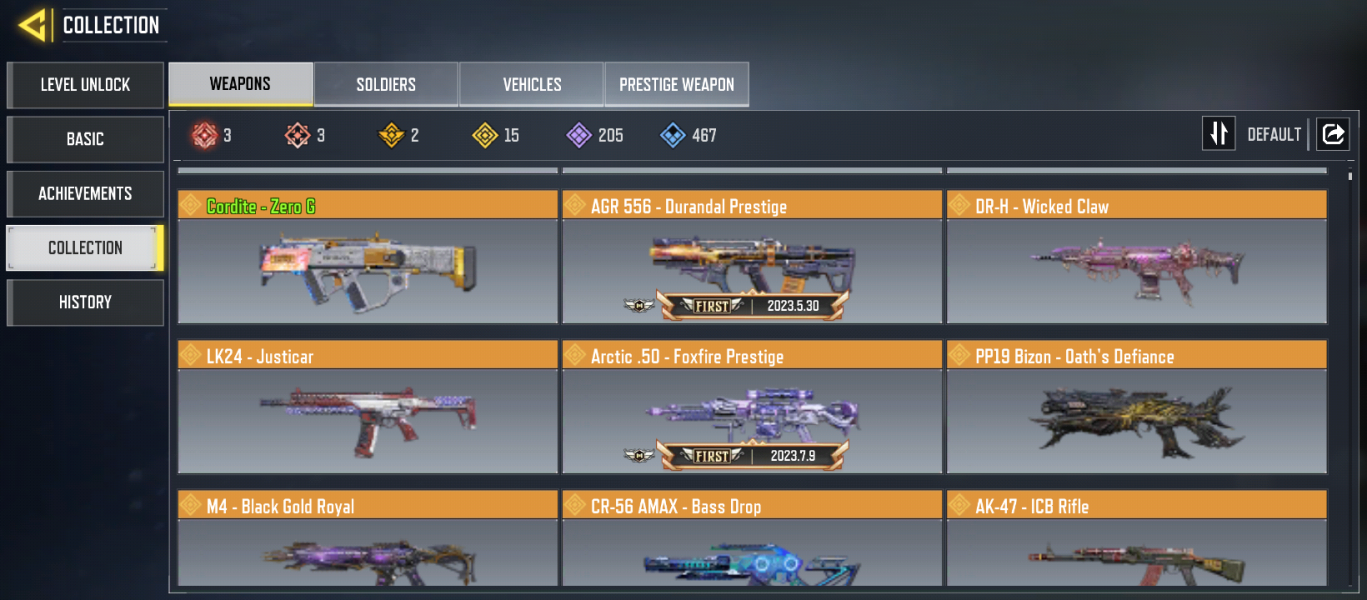Choose the DR-H - Wicked Claw weapon
The height and width of the screenshot is (600, 1367).
[x=1136, y=257]
